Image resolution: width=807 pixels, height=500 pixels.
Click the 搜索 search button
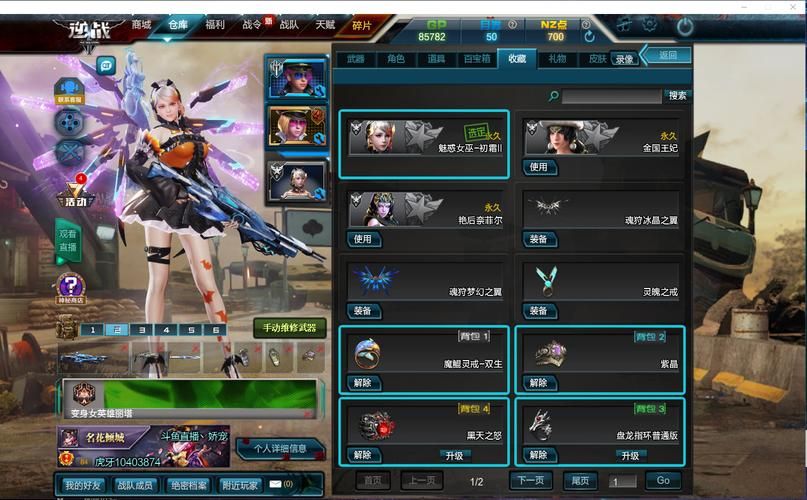677,96
